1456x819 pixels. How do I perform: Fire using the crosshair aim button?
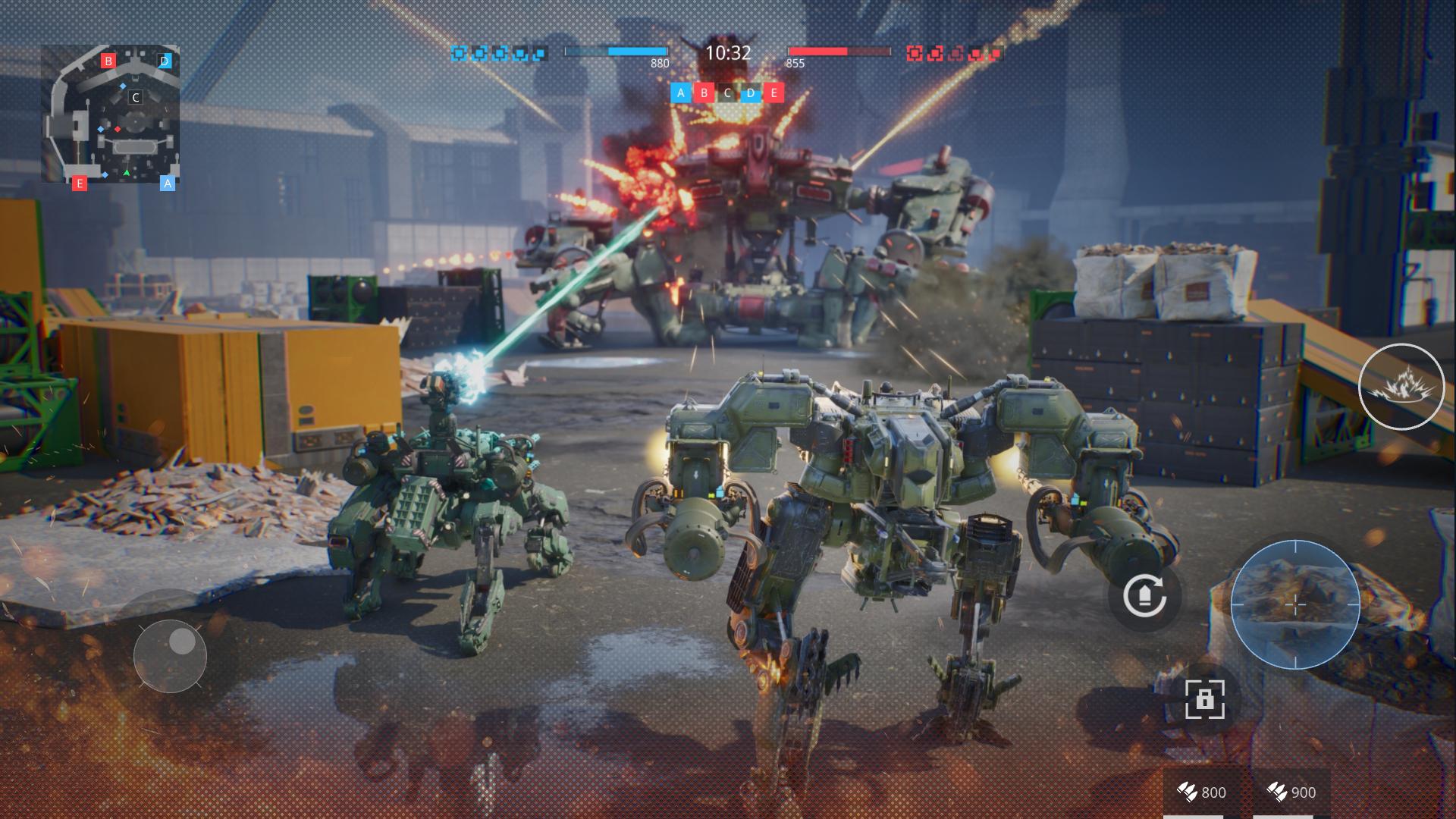click(1294, 604)
